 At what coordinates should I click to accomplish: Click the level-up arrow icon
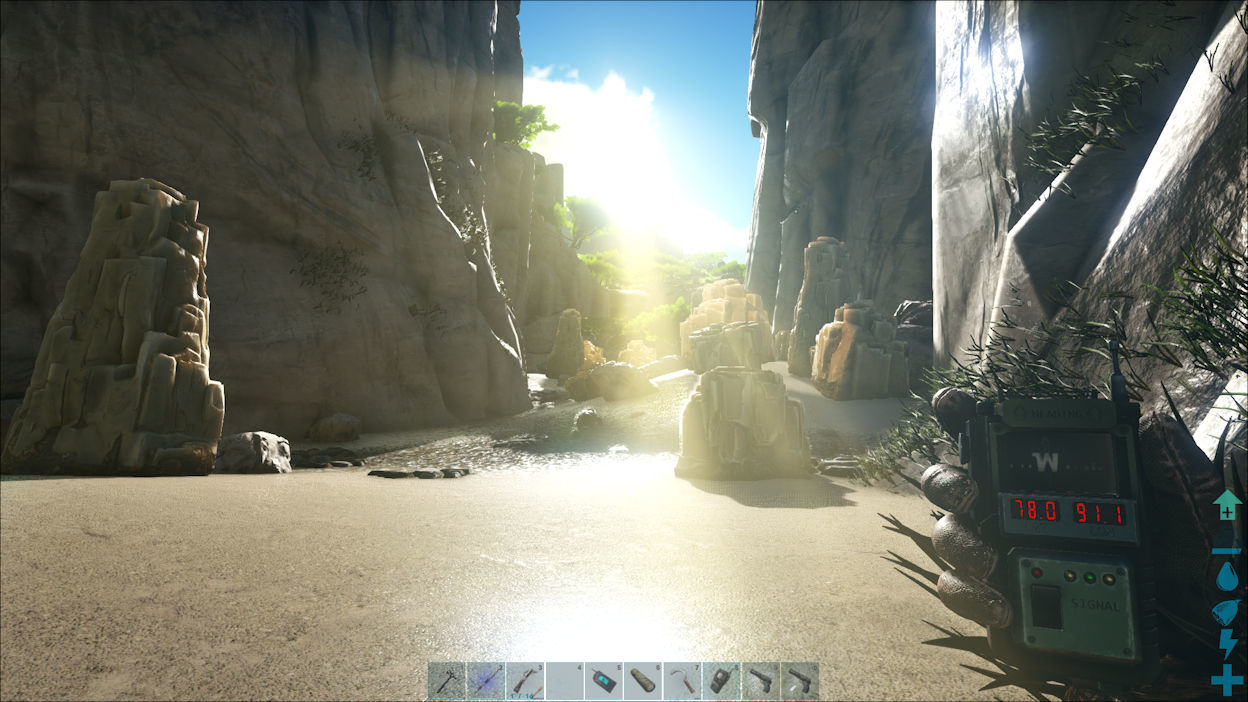coord(1227,505)
